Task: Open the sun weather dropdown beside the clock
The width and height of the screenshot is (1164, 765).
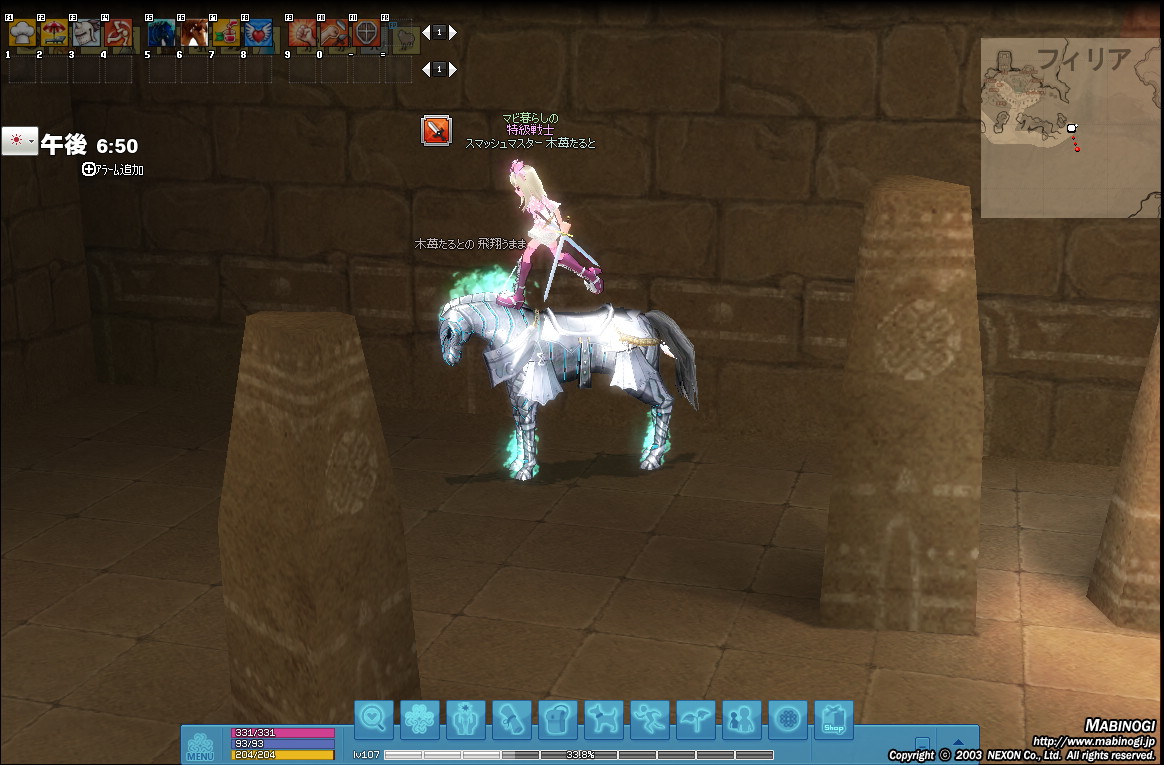Action: [x=19, y=141]
